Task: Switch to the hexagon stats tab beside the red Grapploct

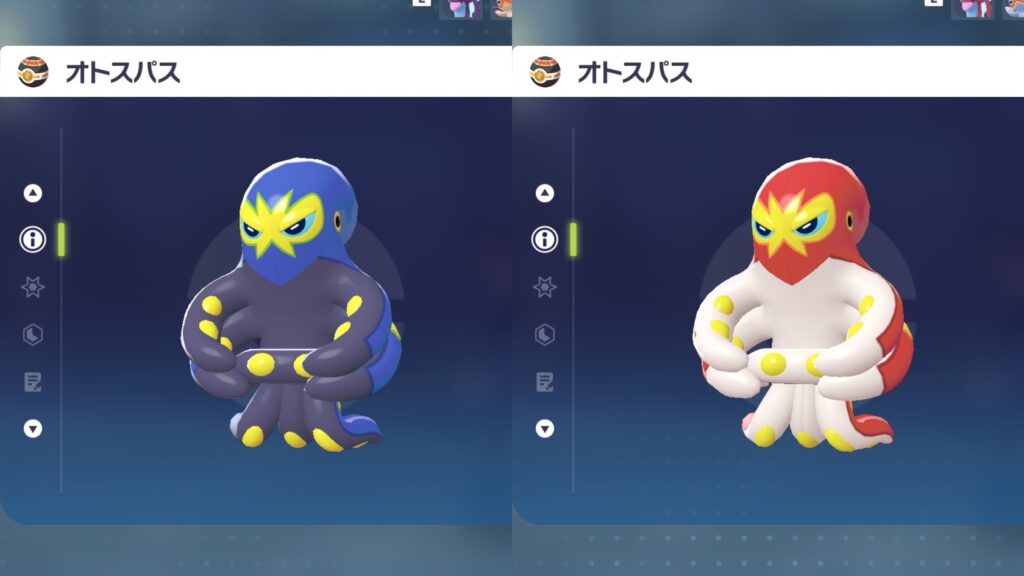Action: click(x=545, y=334)
